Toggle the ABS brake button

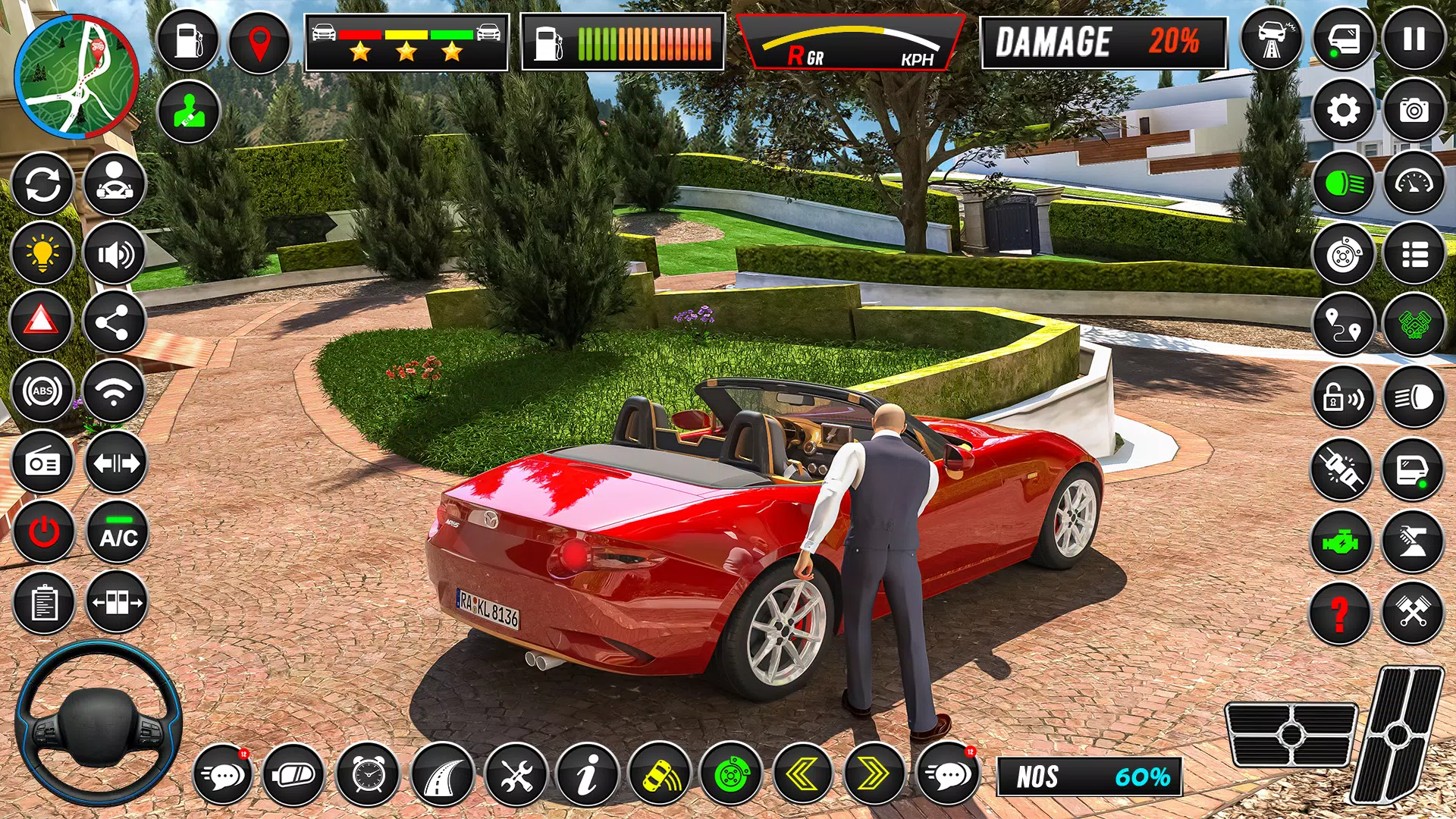pos(42,391)
